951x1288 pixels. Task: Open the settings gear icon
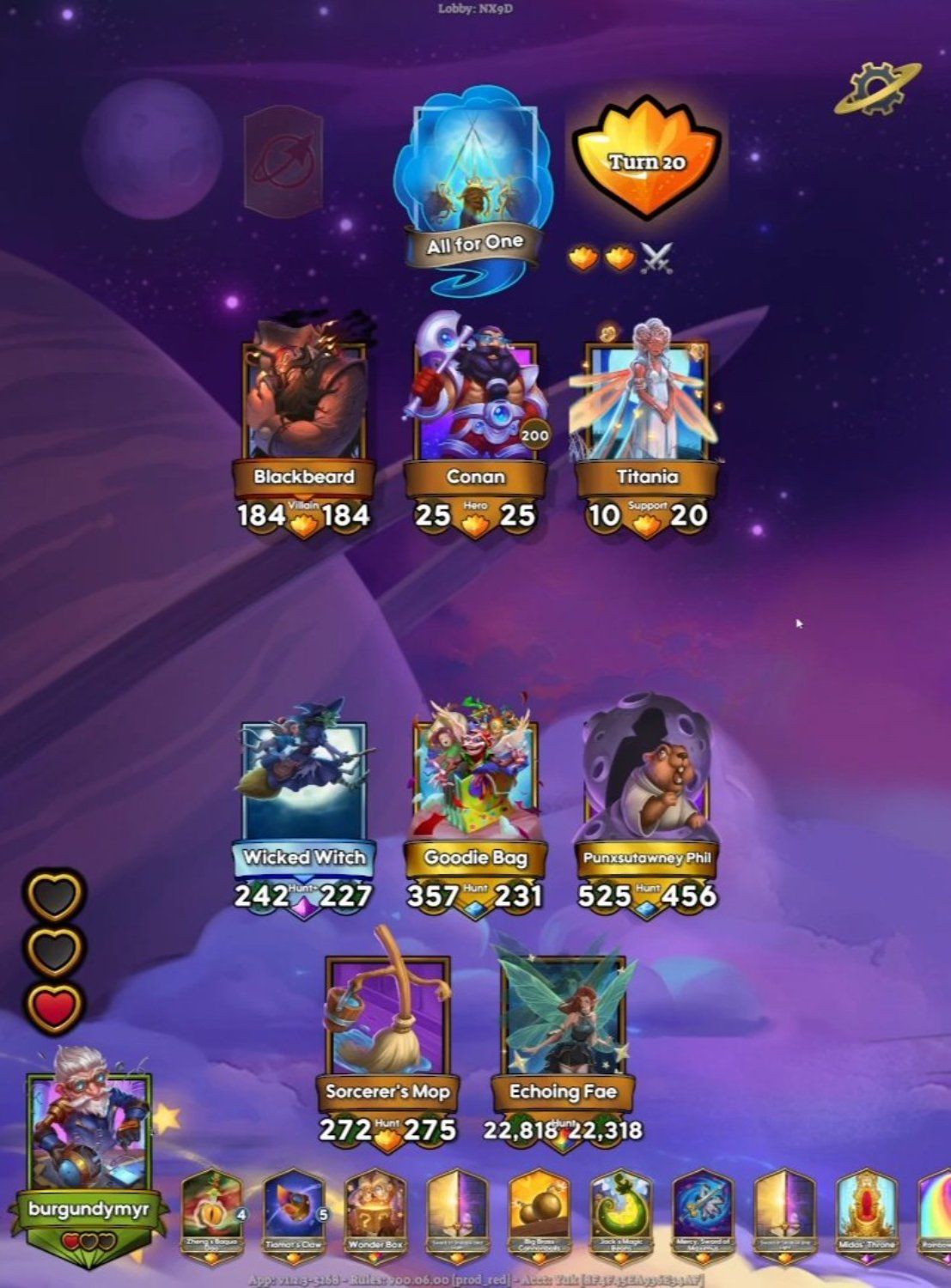(x=876, y=88)
